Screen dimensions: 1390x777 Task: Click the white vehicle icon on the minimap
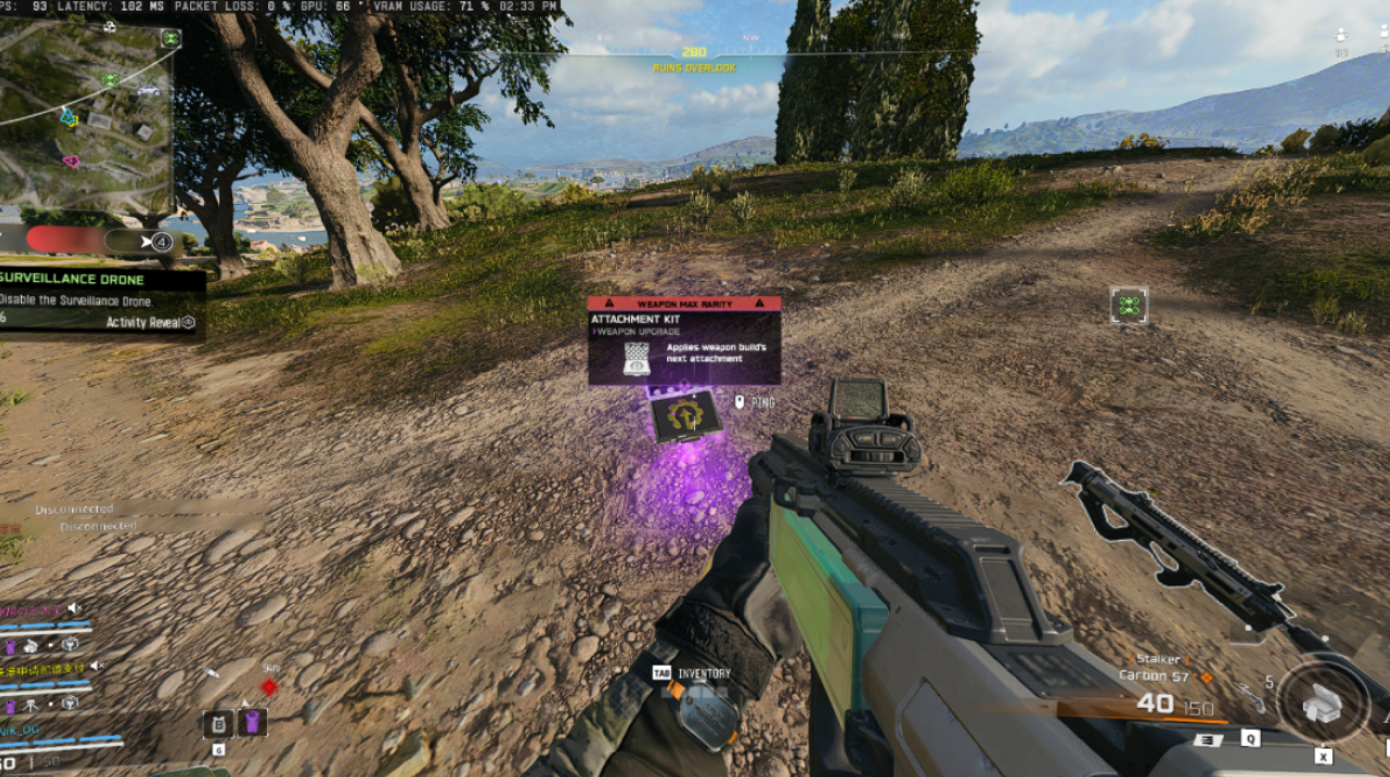147,91
